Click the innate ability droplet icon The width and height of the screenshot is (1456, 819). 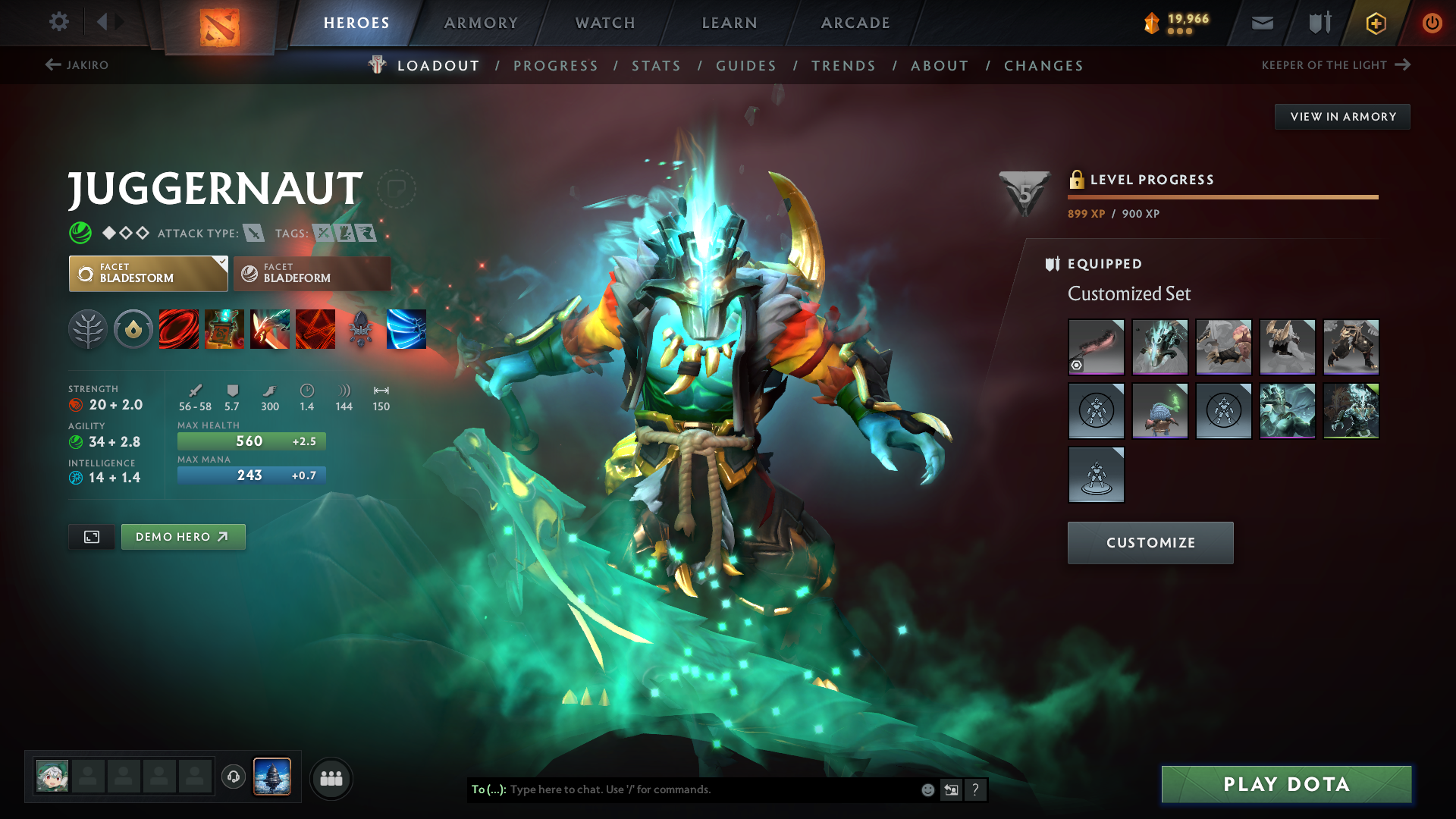pos(133,329)
